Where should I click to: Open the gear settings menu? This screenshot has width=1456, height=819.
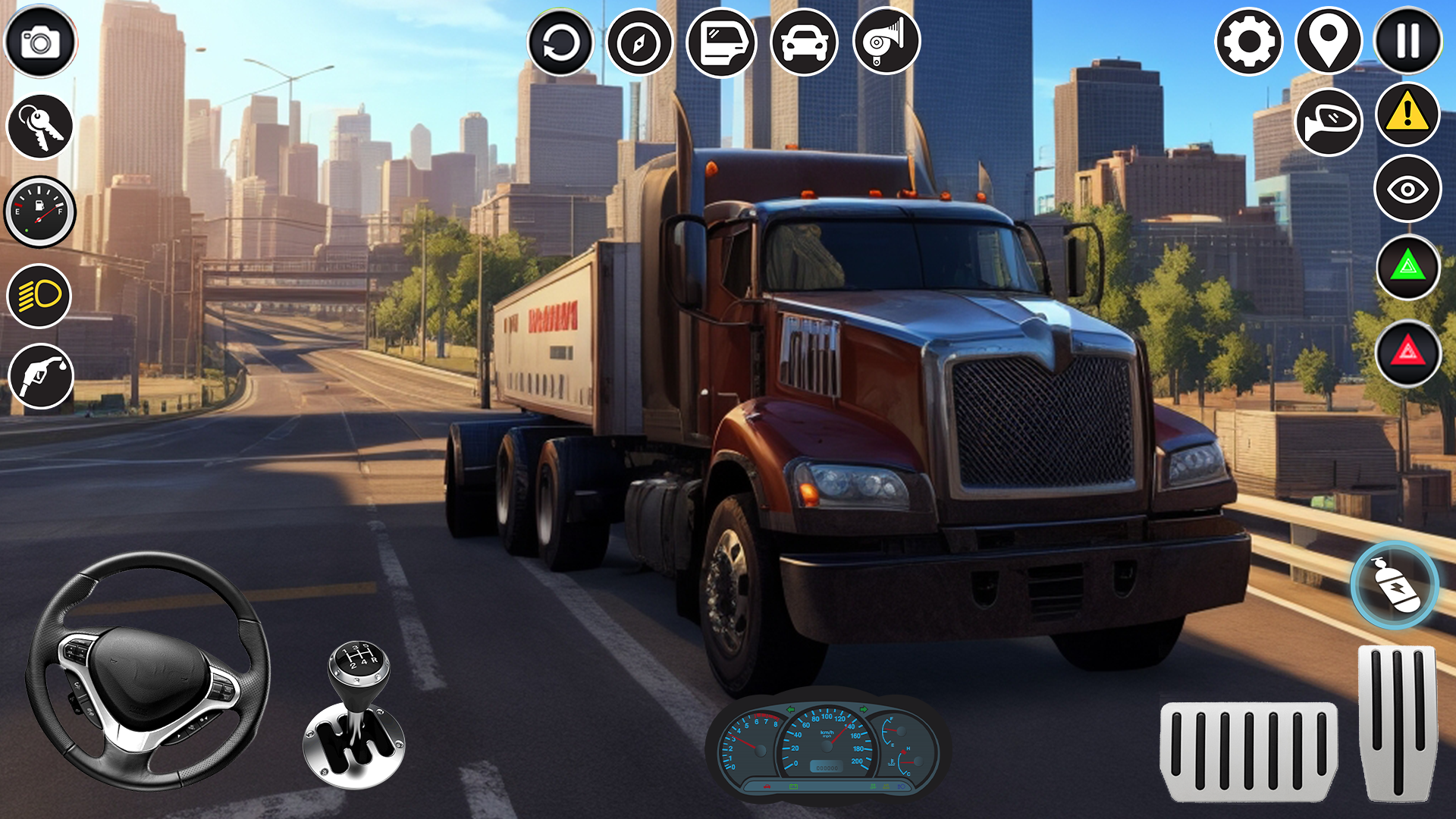click(x=1249, y=42)
